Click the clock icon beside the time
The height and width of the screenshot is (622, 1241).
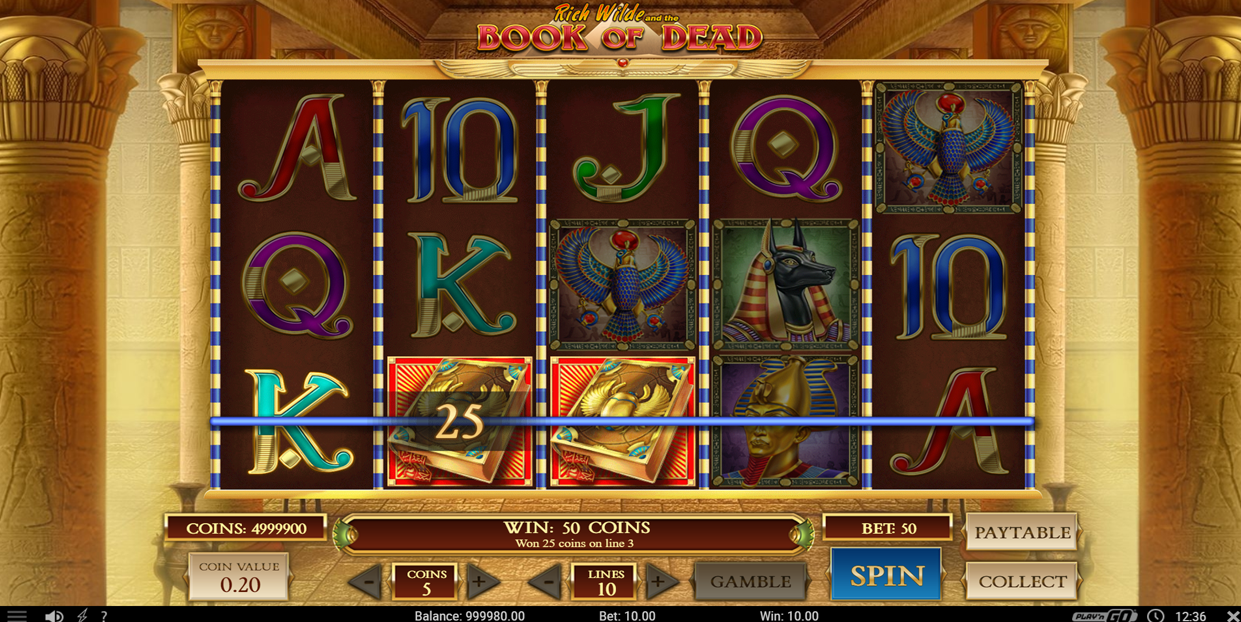pos(1155,615)
